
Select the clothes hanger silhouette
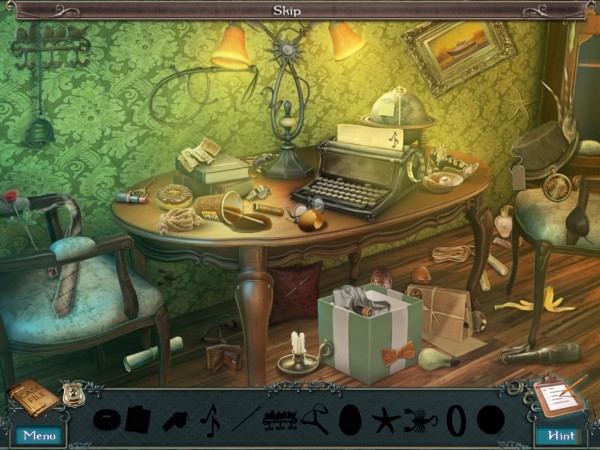click(x=314, y=419)
